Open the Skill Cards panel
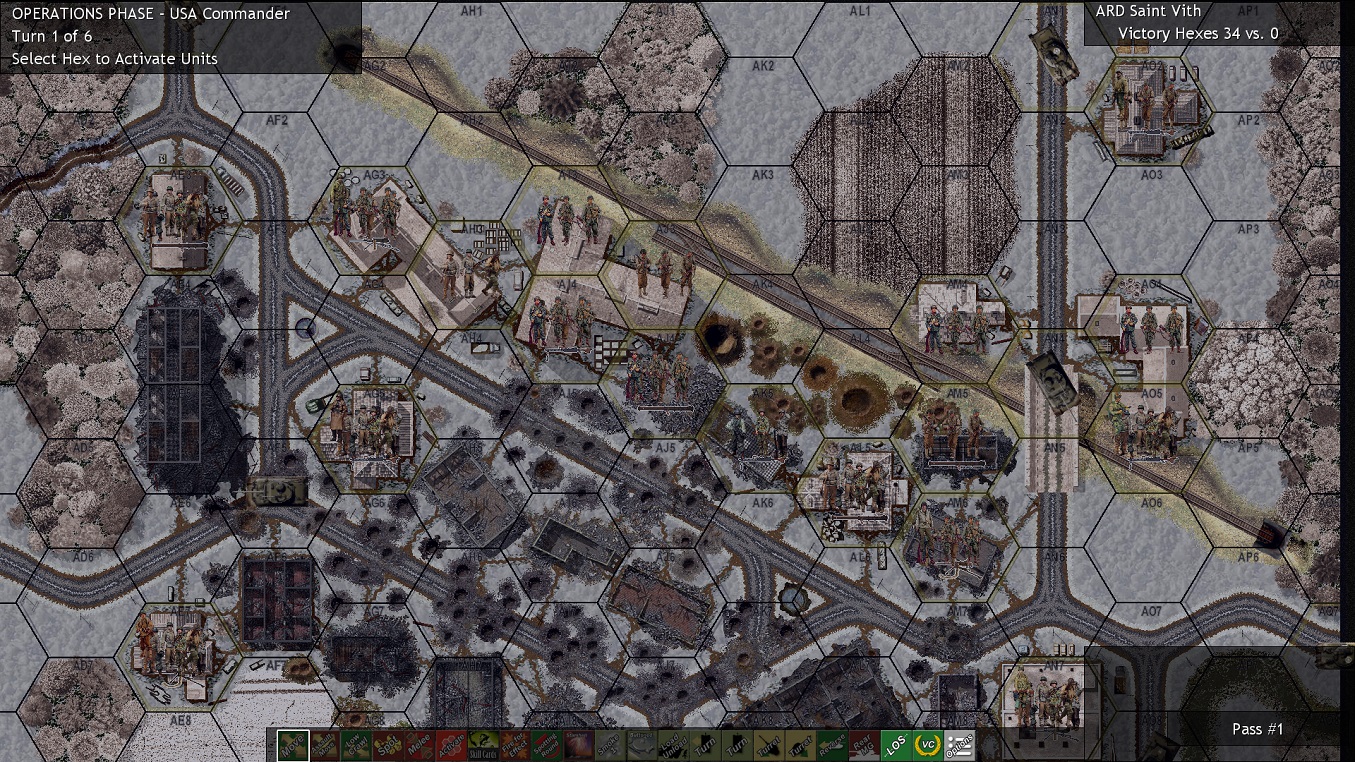Viewport: 1355px width, 762px height. [x=485, y=746]
